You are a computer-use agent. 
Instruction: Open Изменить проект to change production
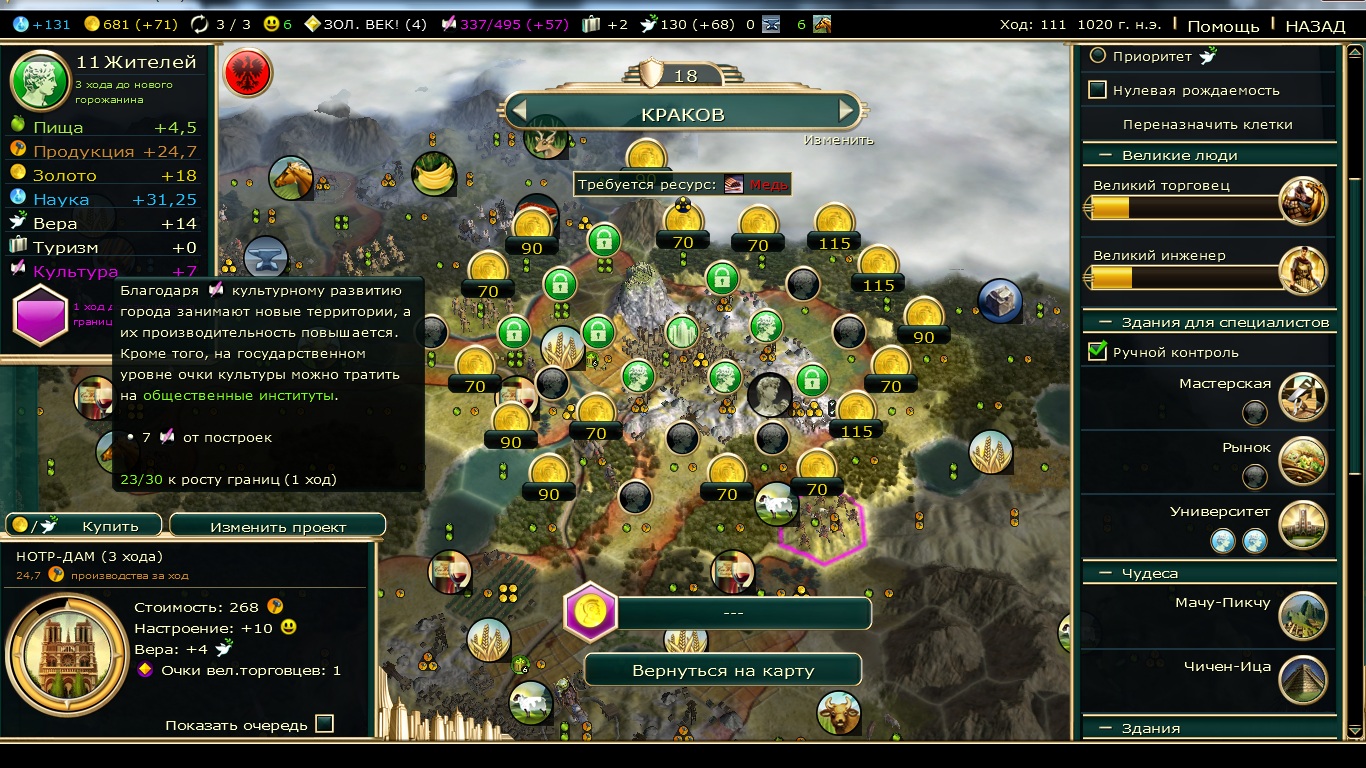point(277,526)
